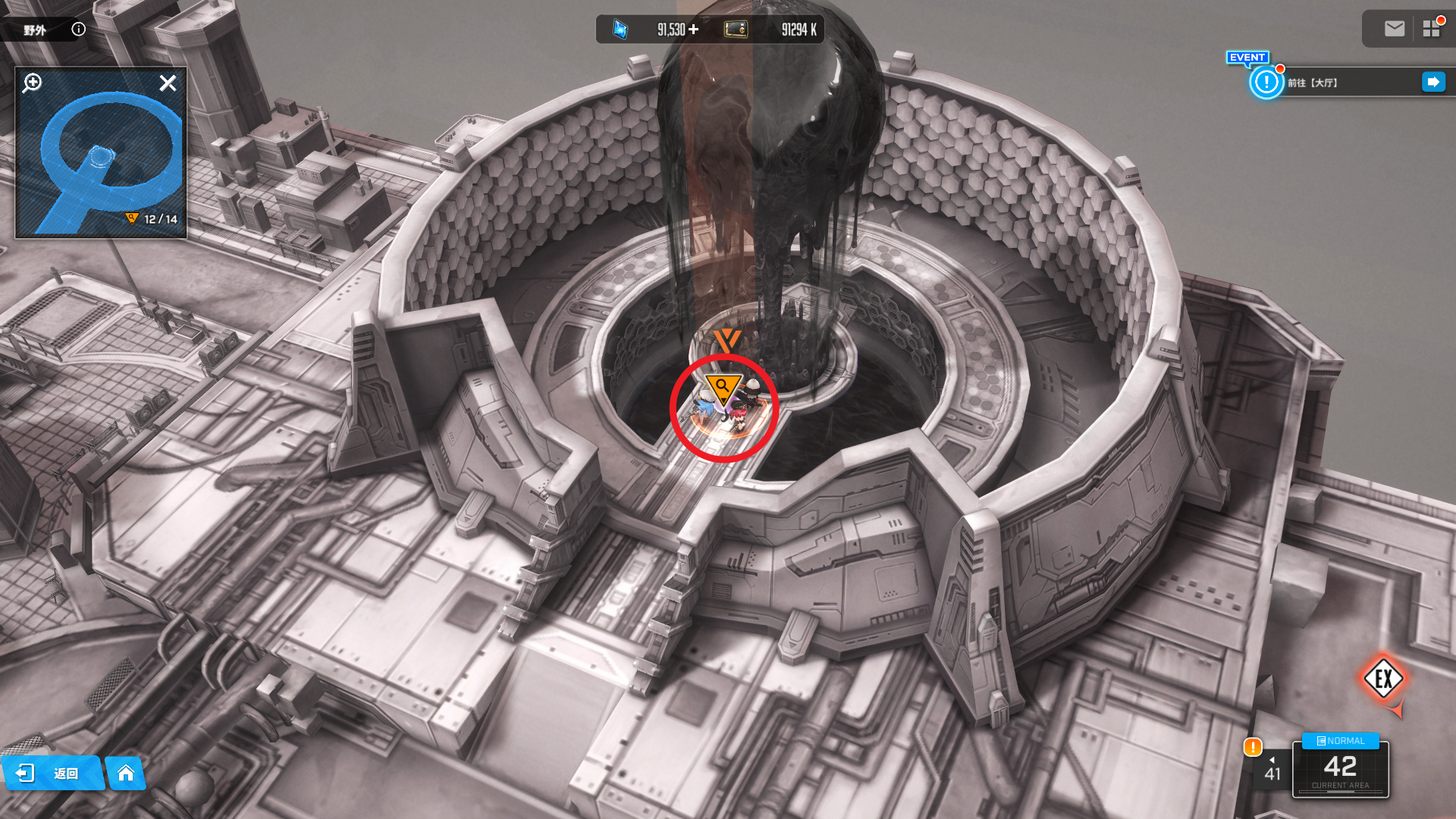Click the 返回 back button

(x=52, y=773)
